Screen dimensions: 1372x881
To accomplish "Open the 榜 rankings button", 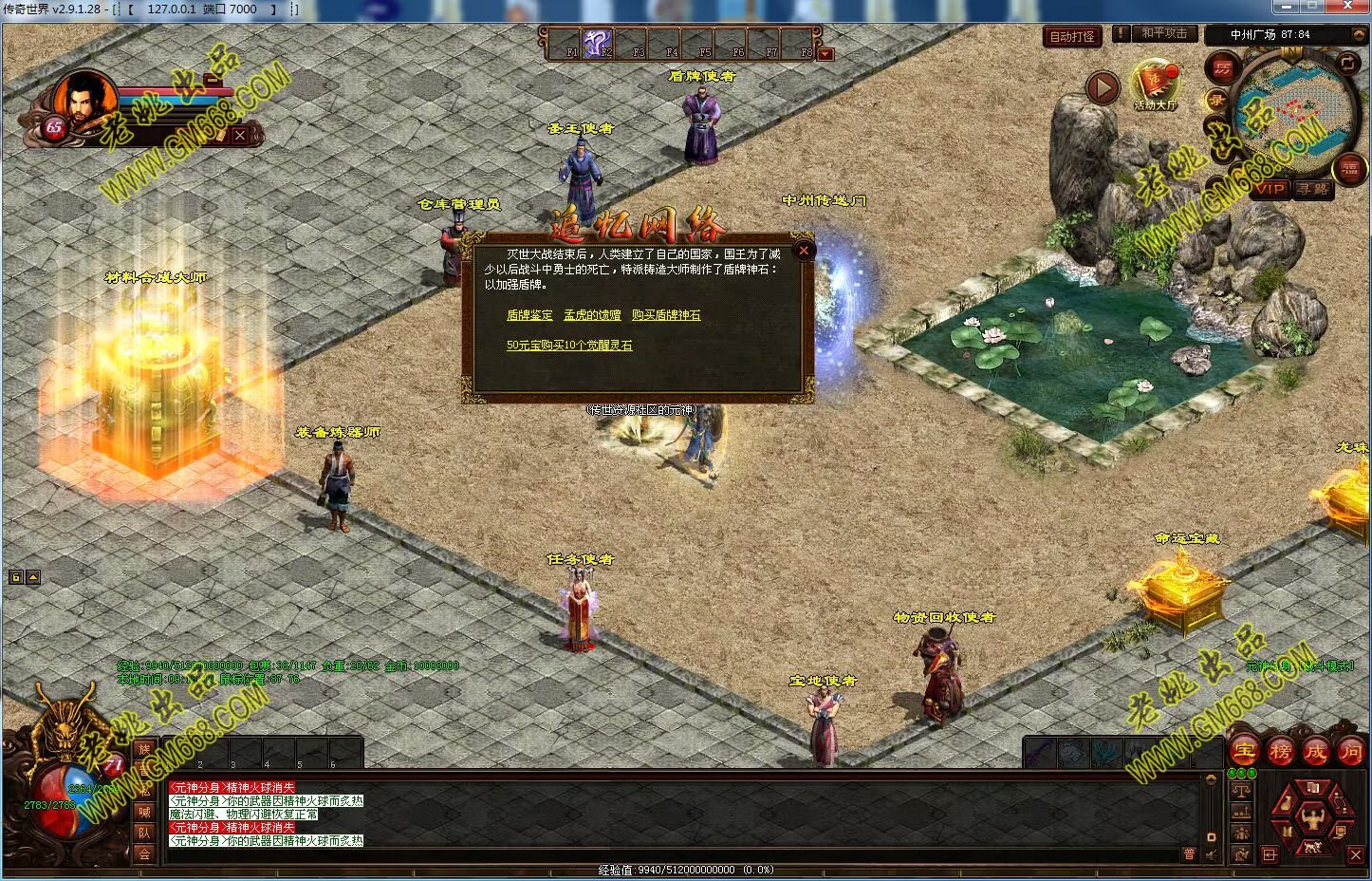I will pyautogui.click(x=1280, y=751).
